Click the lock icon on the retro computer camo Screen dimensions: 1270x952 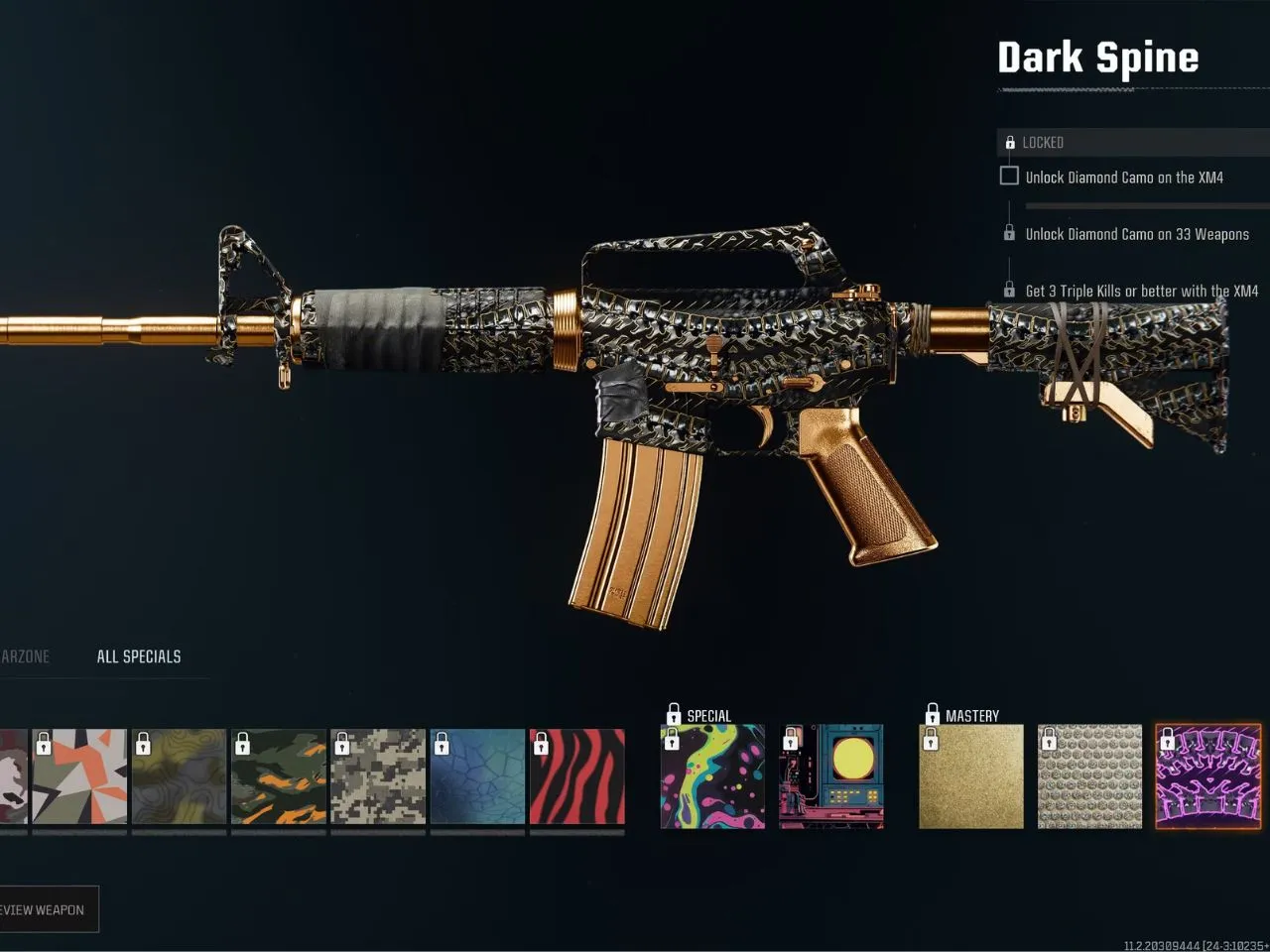793,739
